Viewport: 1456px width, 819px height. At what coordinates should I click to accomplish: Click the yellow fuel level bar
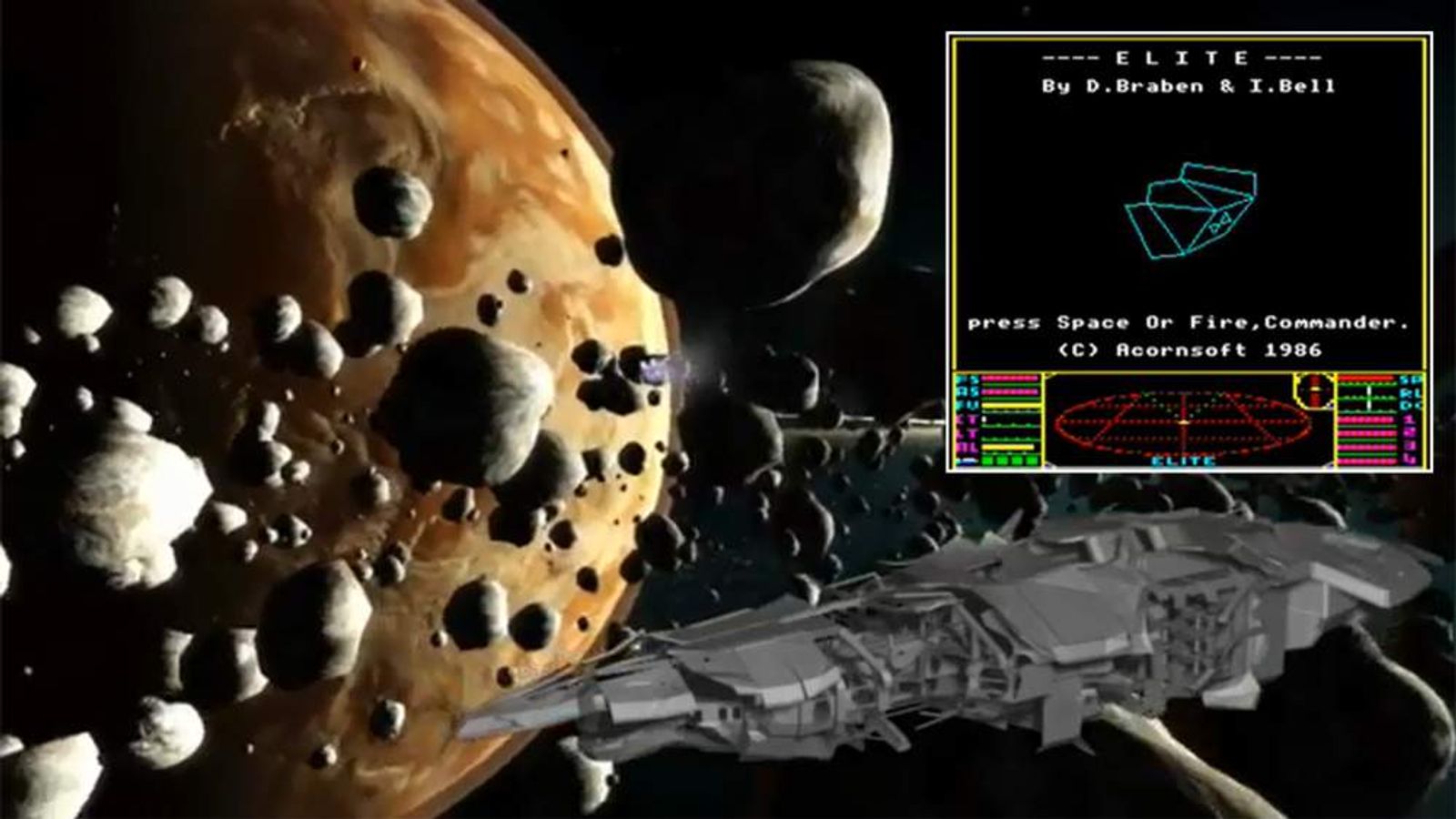pos(1006,404)
